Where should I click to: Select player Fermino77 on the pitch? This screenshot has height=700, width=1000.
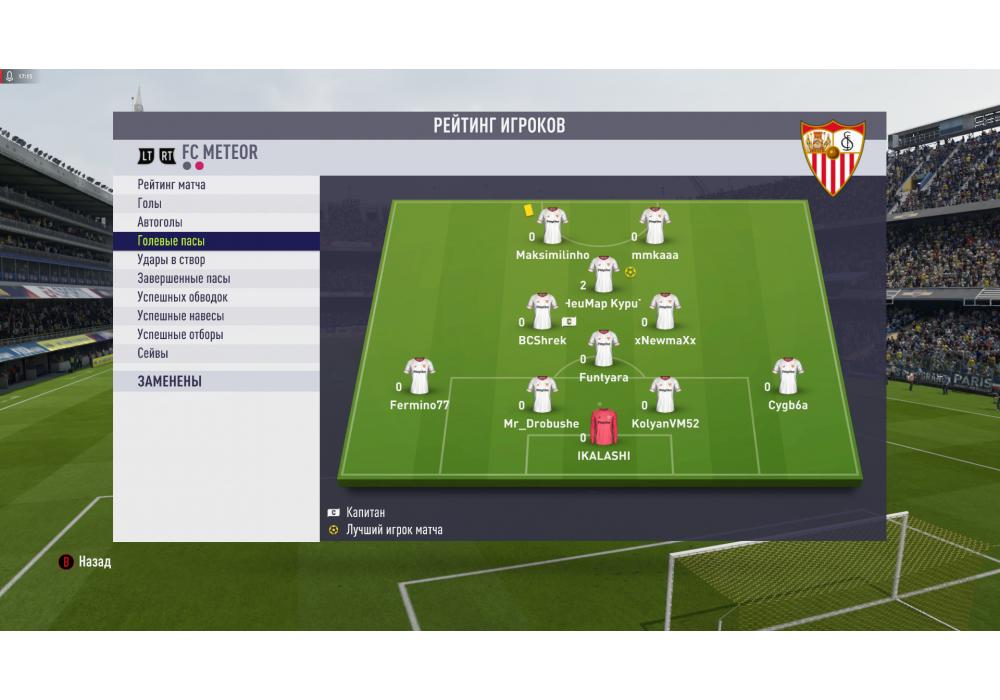pyautogui.click(x=419, y=376)
